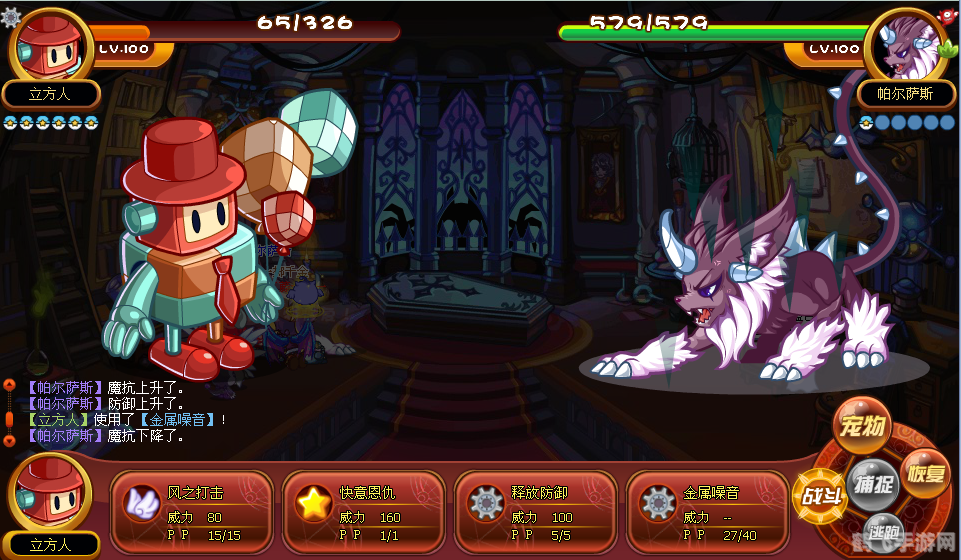The width and height of the screenshot is (961, 560).
Task: Flee battle with the 逃跑 orb
Action: 883,530
